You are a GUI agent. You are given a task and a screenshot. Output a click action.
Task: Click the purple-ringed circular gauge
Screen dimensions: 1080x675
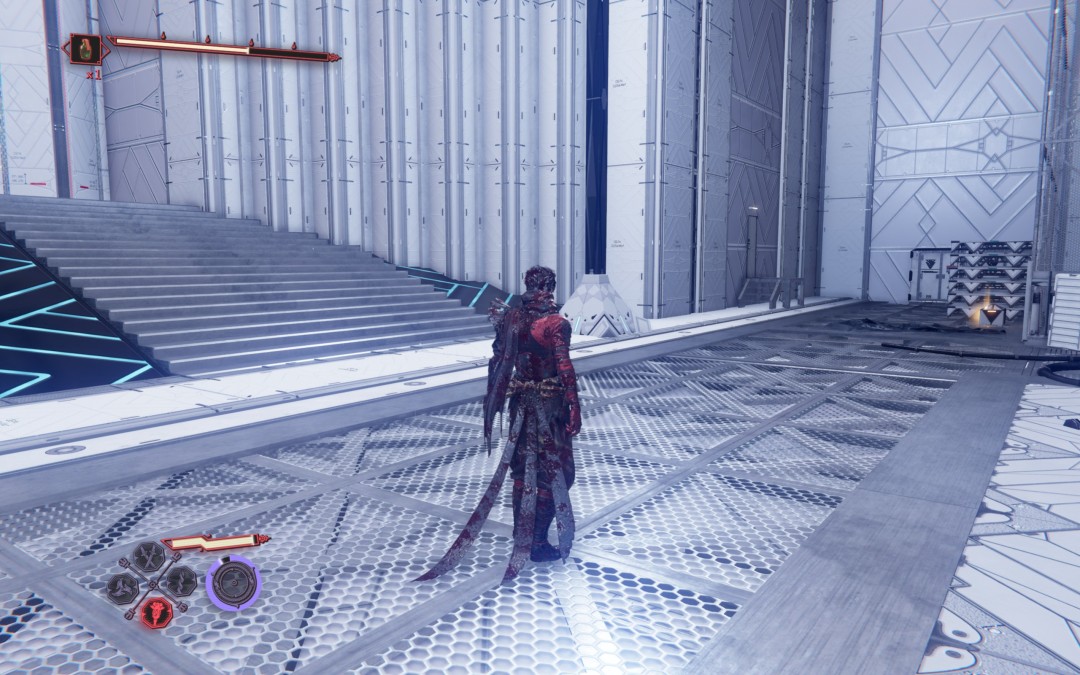233,583
